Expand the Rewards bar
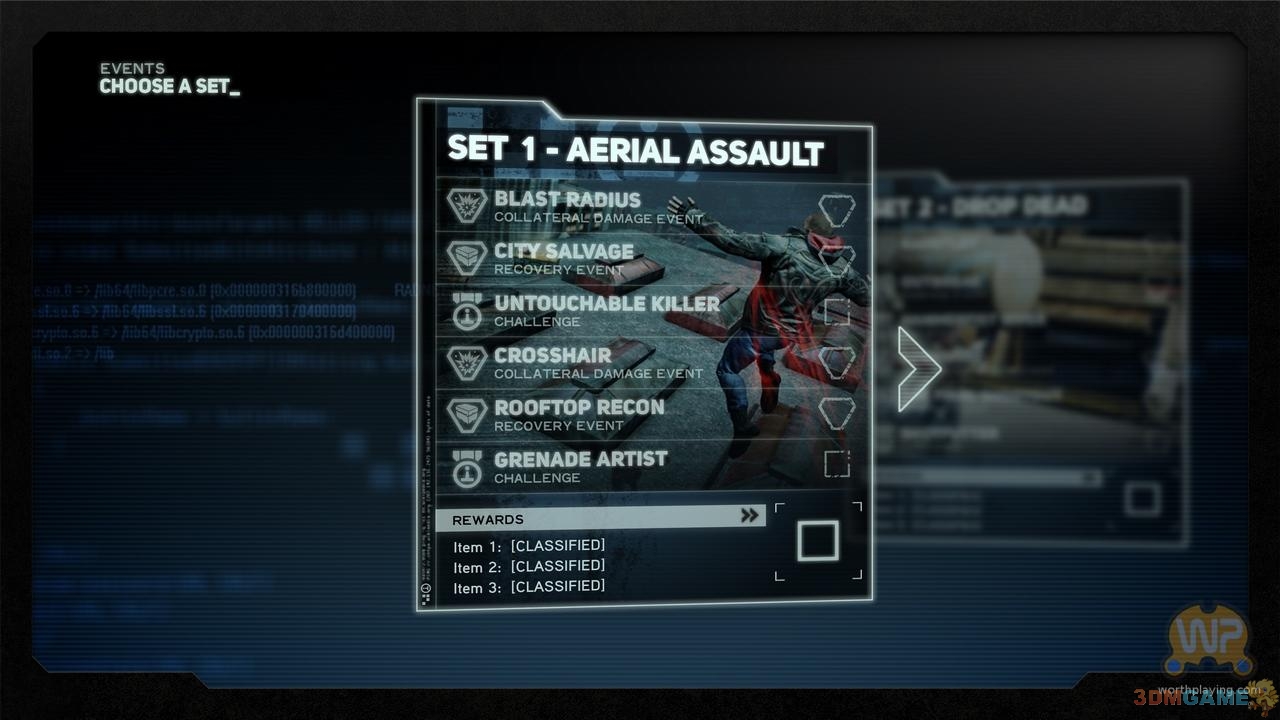1280x720 pixels. 600,517
